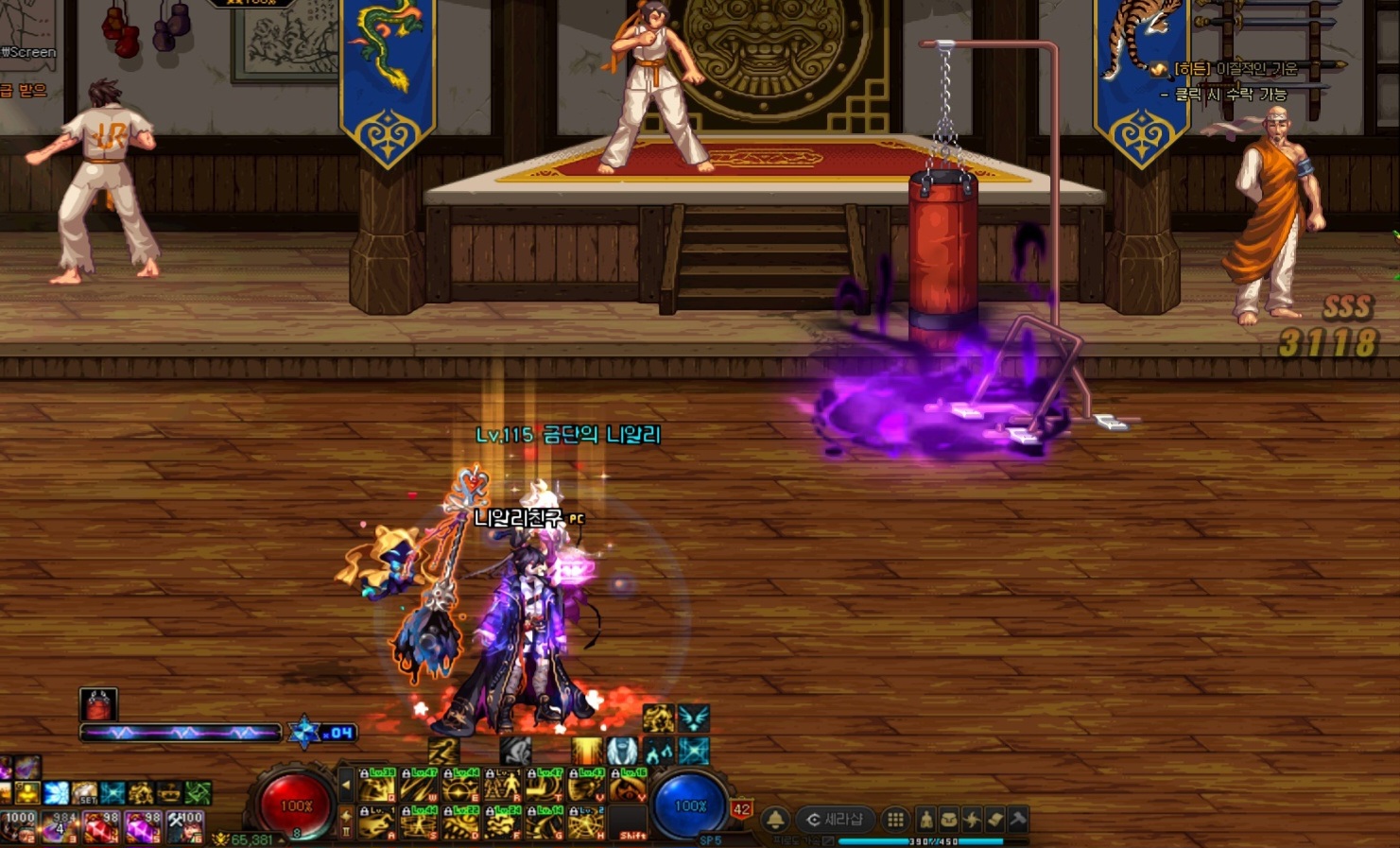Use the Y hotkey eye skill

click(627, 787)
